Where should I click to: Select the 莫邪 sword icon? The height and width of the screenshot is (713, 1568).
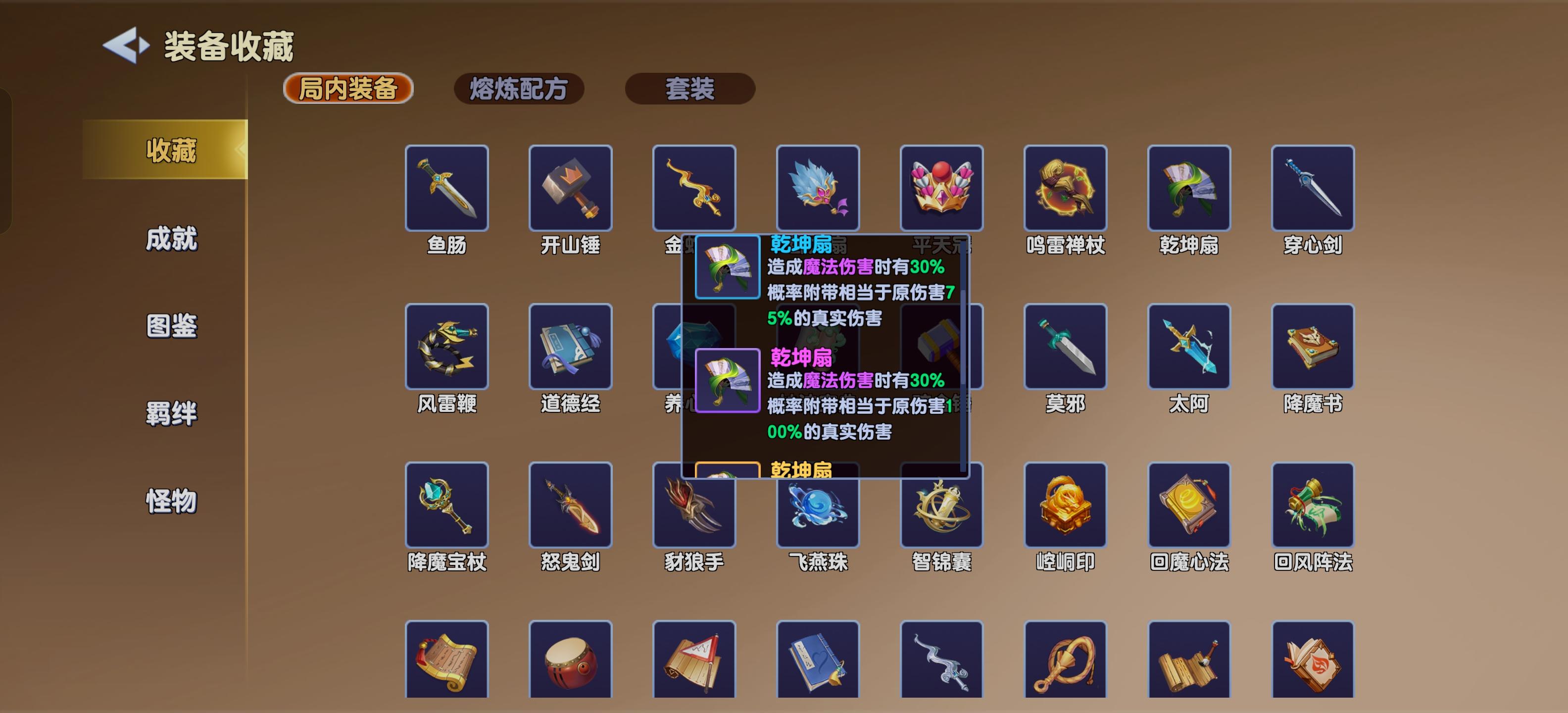(x=1066, y=347)
